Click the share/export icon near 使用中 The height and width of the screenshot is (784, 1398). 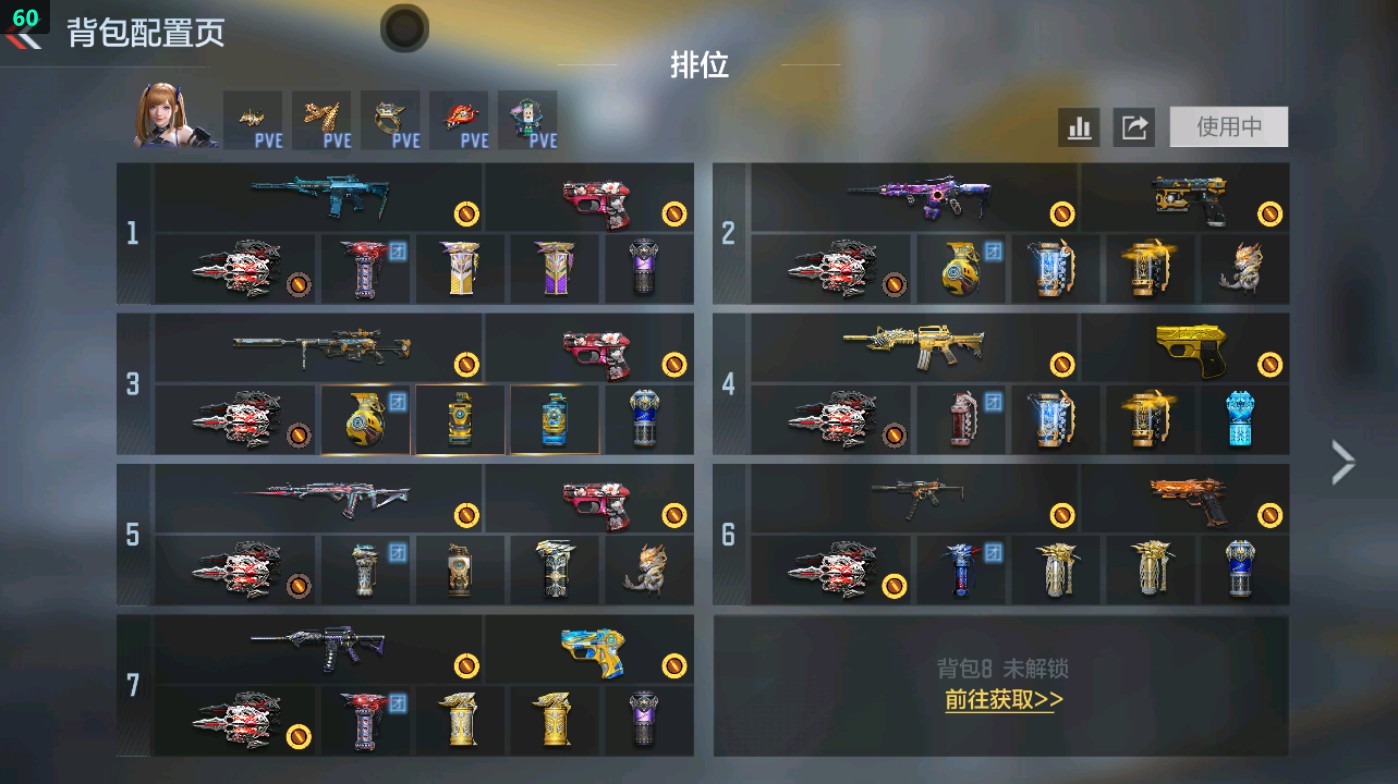[x=1135, y=127]
